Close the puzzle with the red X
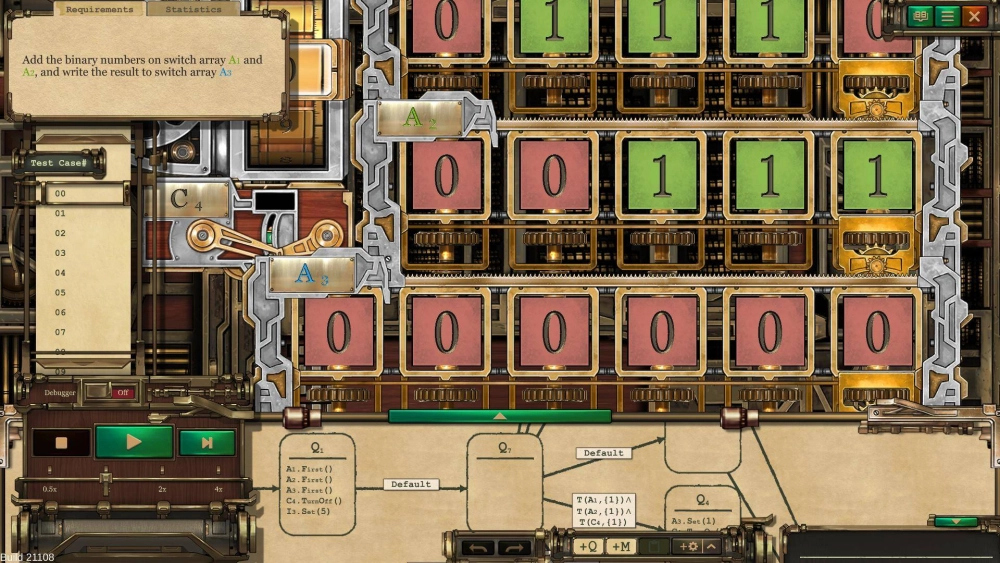 tap(973, 16)
